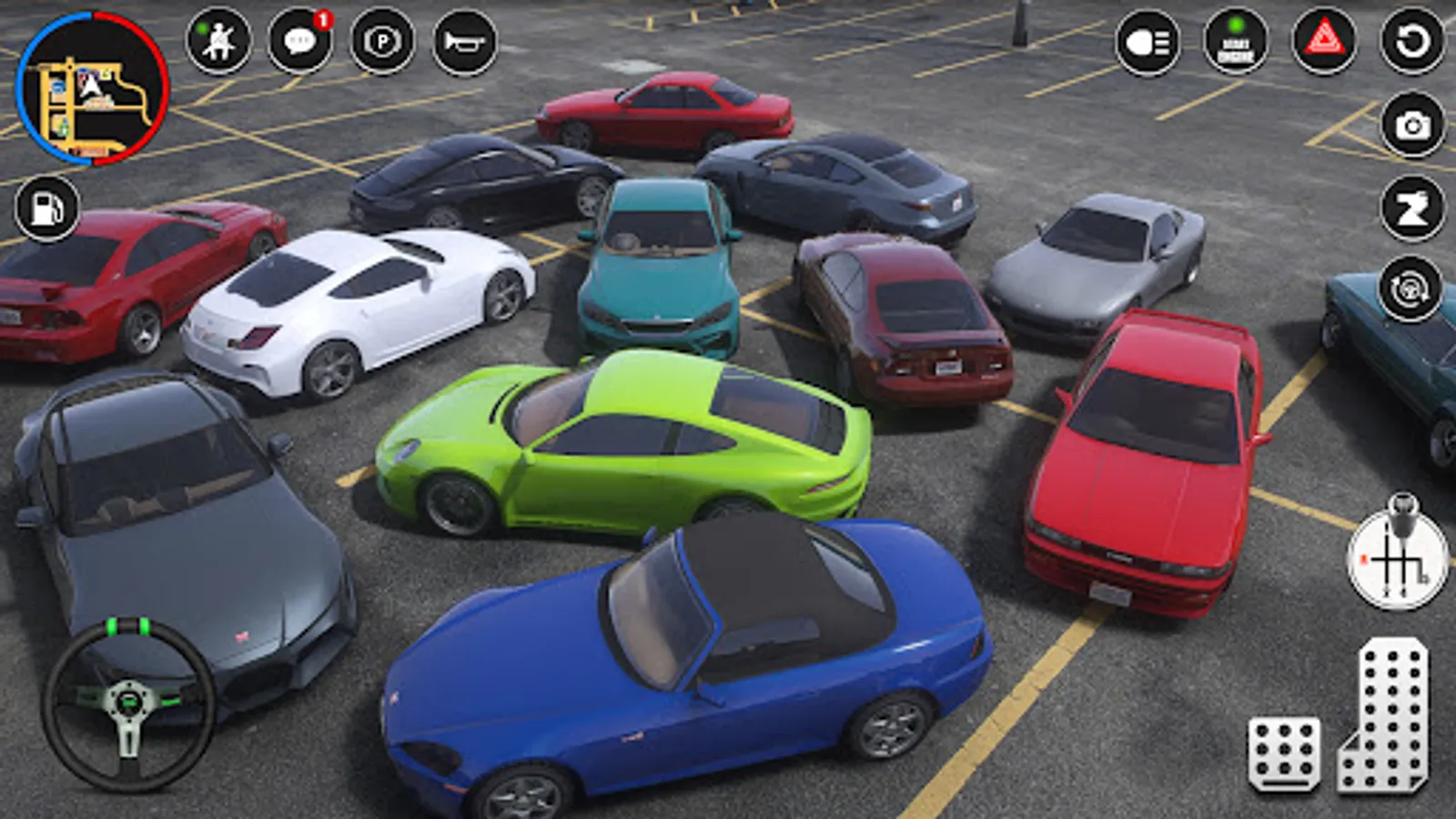
Task: Open the circular minimap
Action: [x=92, y=88]
